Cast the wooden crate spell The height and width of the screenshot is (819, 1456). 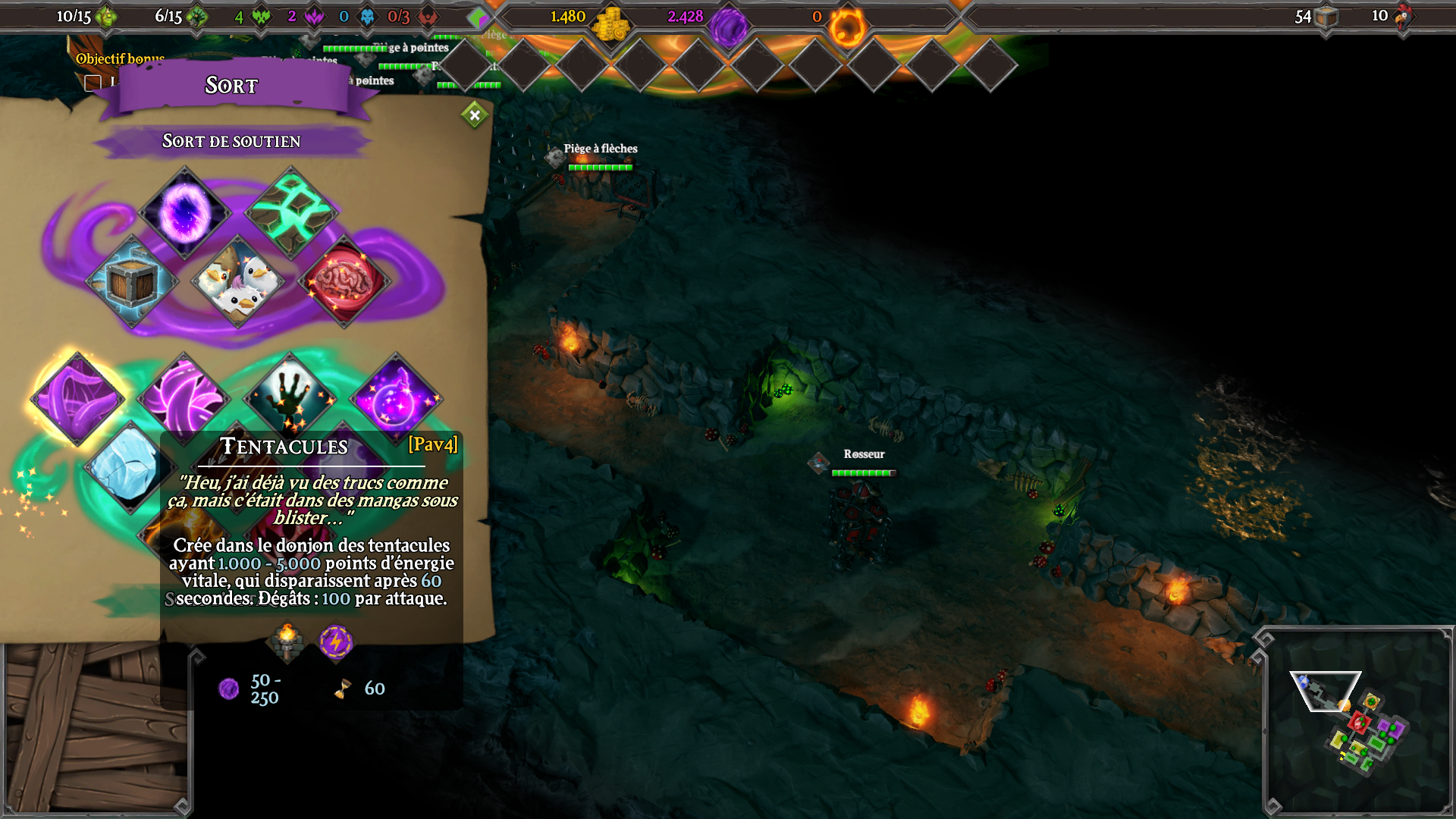tap(132, 281)
